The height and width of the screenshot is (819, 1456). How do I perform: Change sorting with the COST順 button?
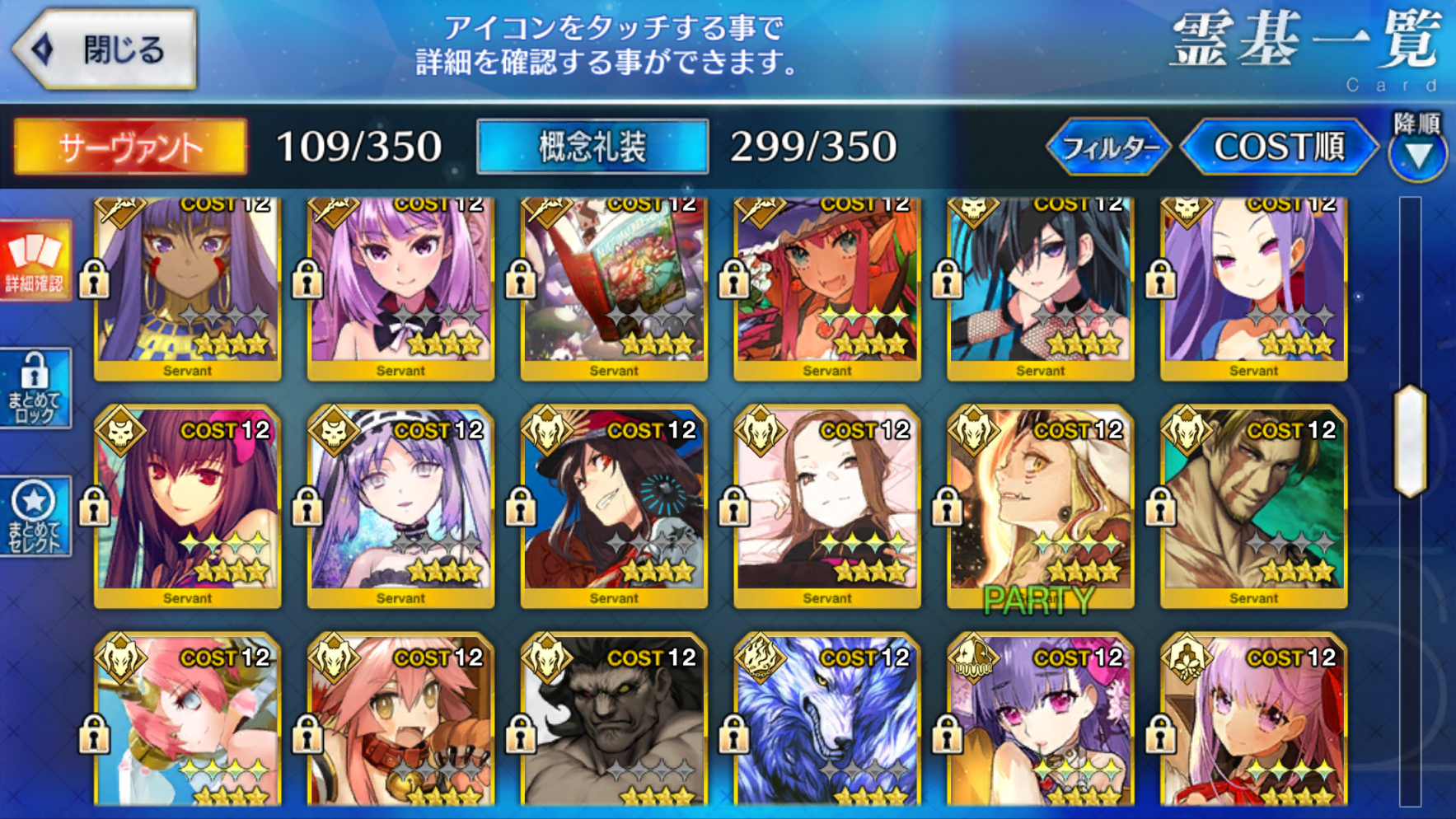tap(1279, 148)
